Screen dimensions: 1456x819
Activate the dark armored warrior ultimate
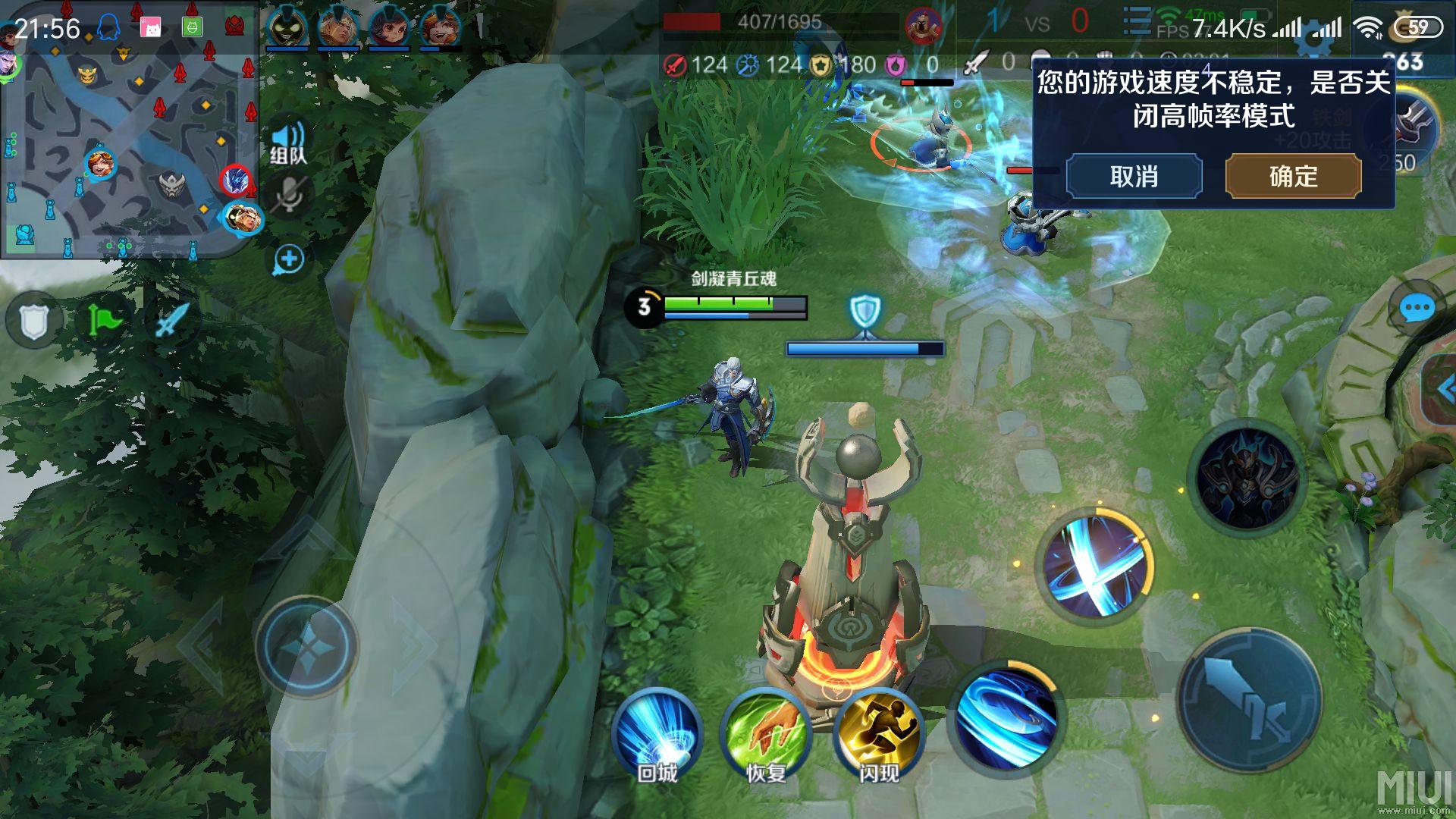(1247, 478)
